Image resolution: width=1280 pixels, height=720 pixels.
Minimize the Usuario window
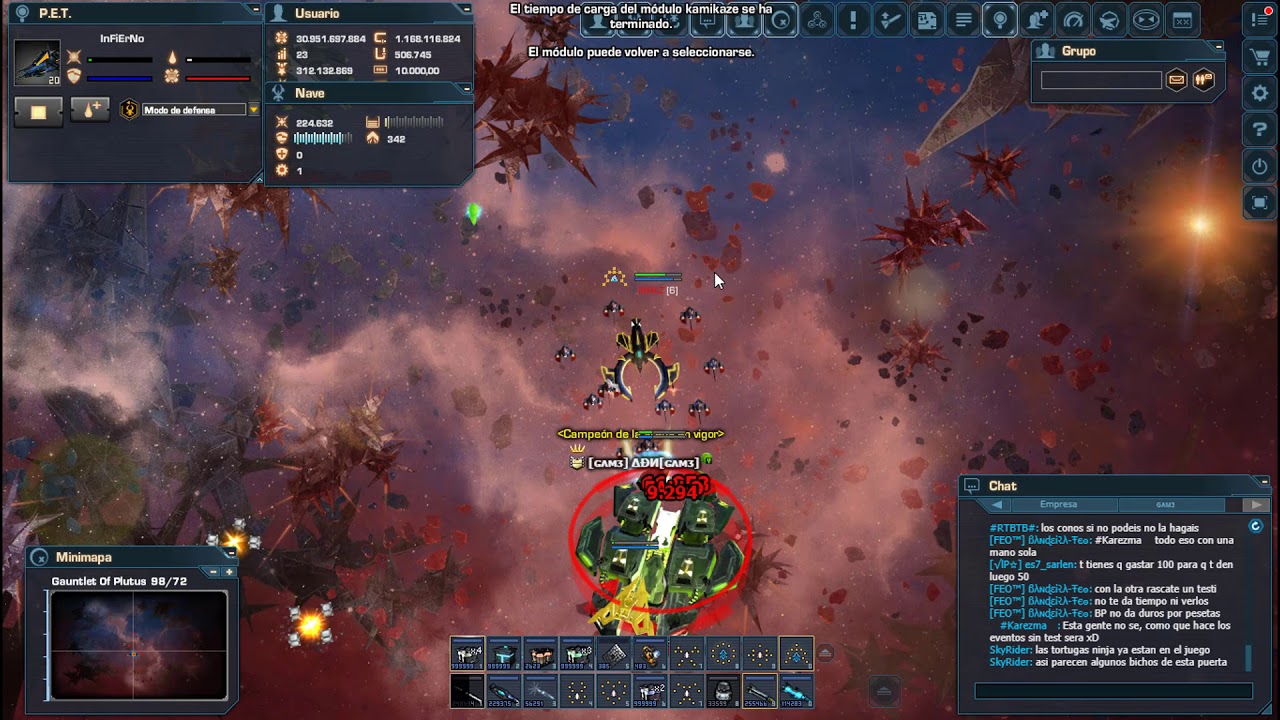pyautogui.click(x=466, y=9)
